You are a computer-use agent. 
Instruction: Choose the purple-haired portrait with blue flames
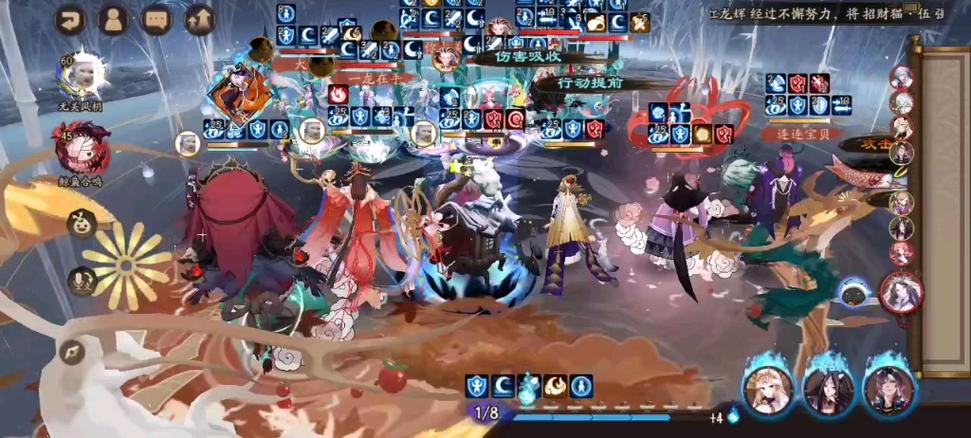[x=889, y=390]
